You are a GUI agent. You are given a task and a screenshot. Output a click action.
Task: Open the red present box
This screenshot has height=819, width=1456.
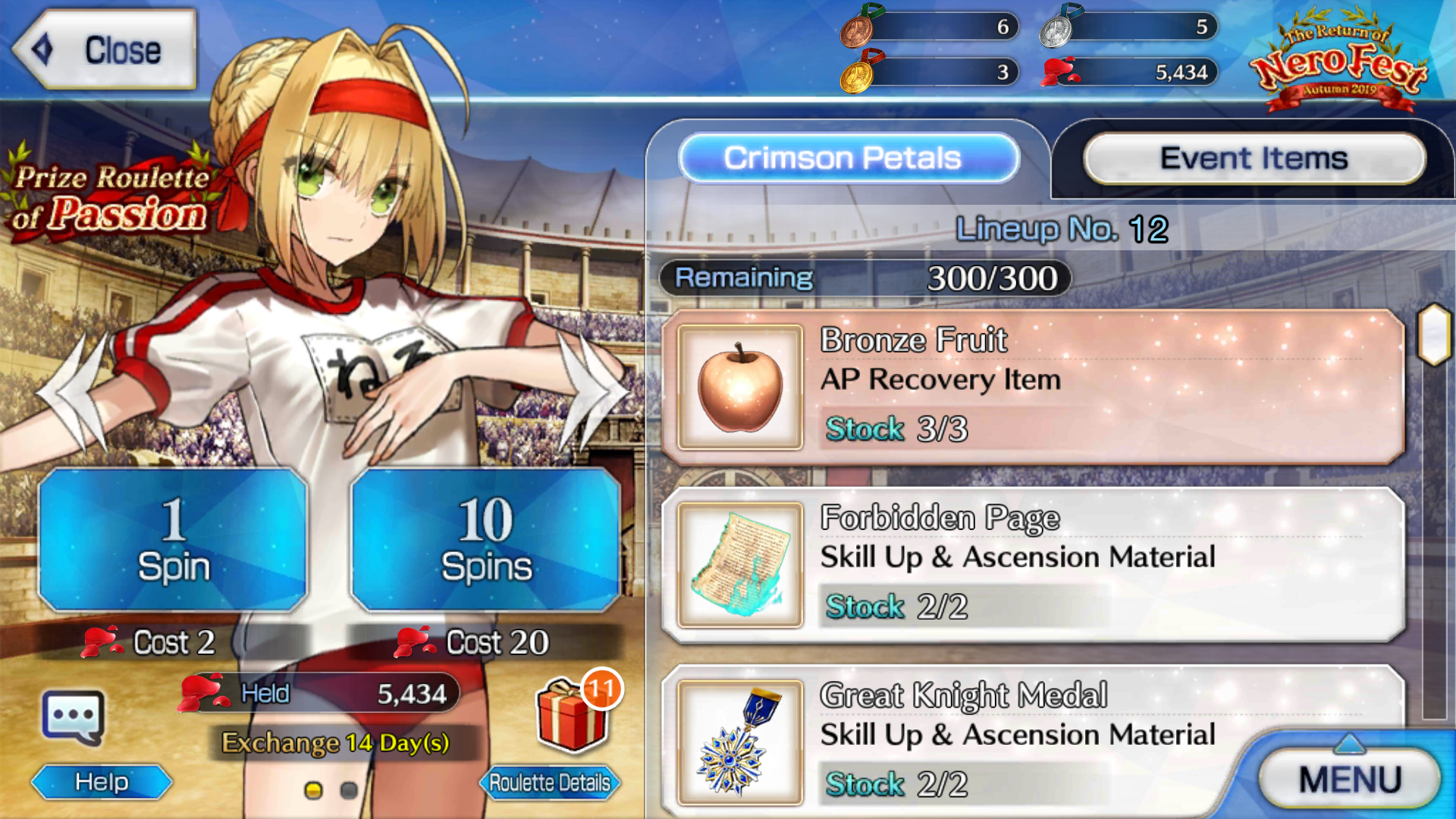[x=571, y=717]
